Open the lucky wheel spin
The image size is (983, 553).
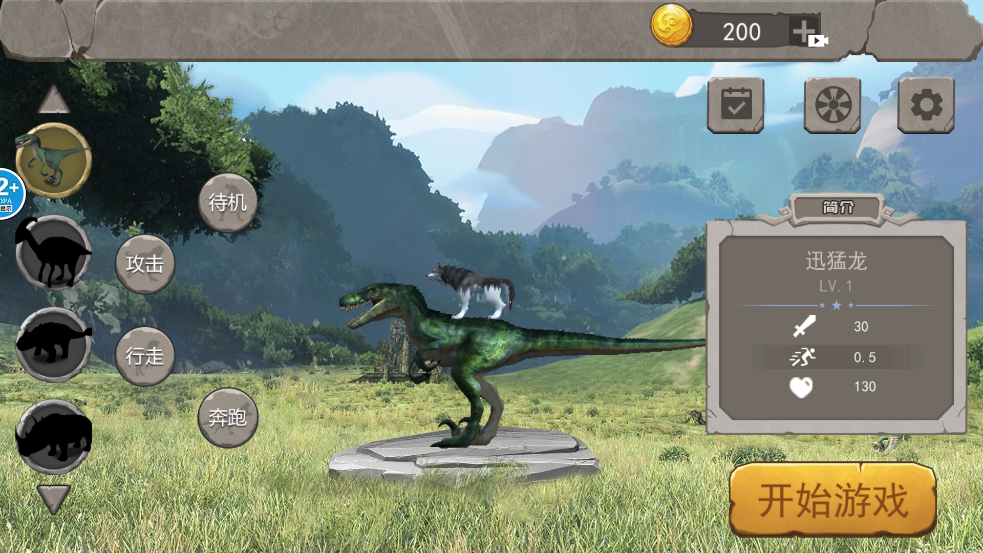tap(832, 105)
